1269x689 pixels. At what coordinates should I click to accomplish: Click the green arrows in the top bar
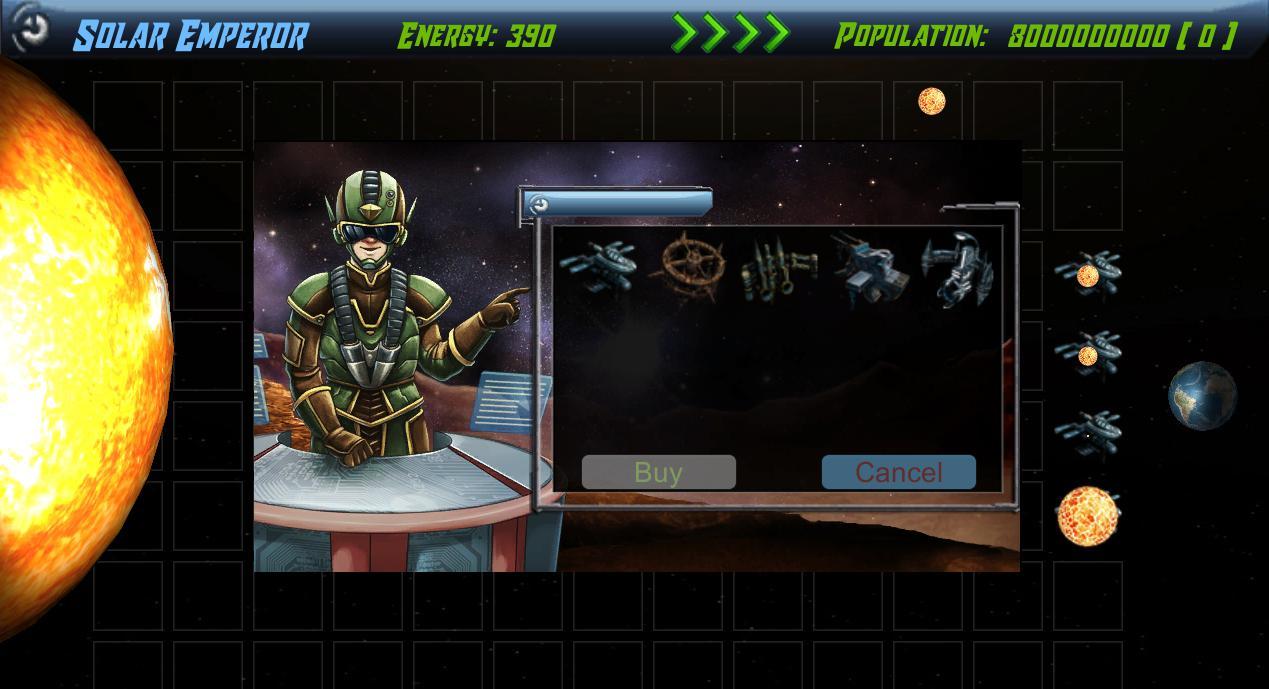pyautogui.click(x=731, y=33)
